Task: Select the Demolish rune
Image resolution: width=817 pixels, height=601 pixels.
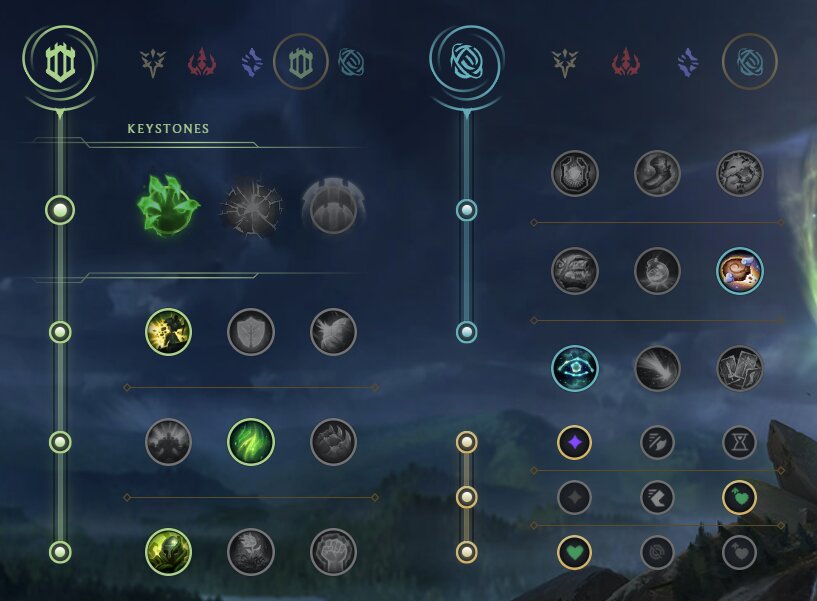Action: tap(168, 332)
